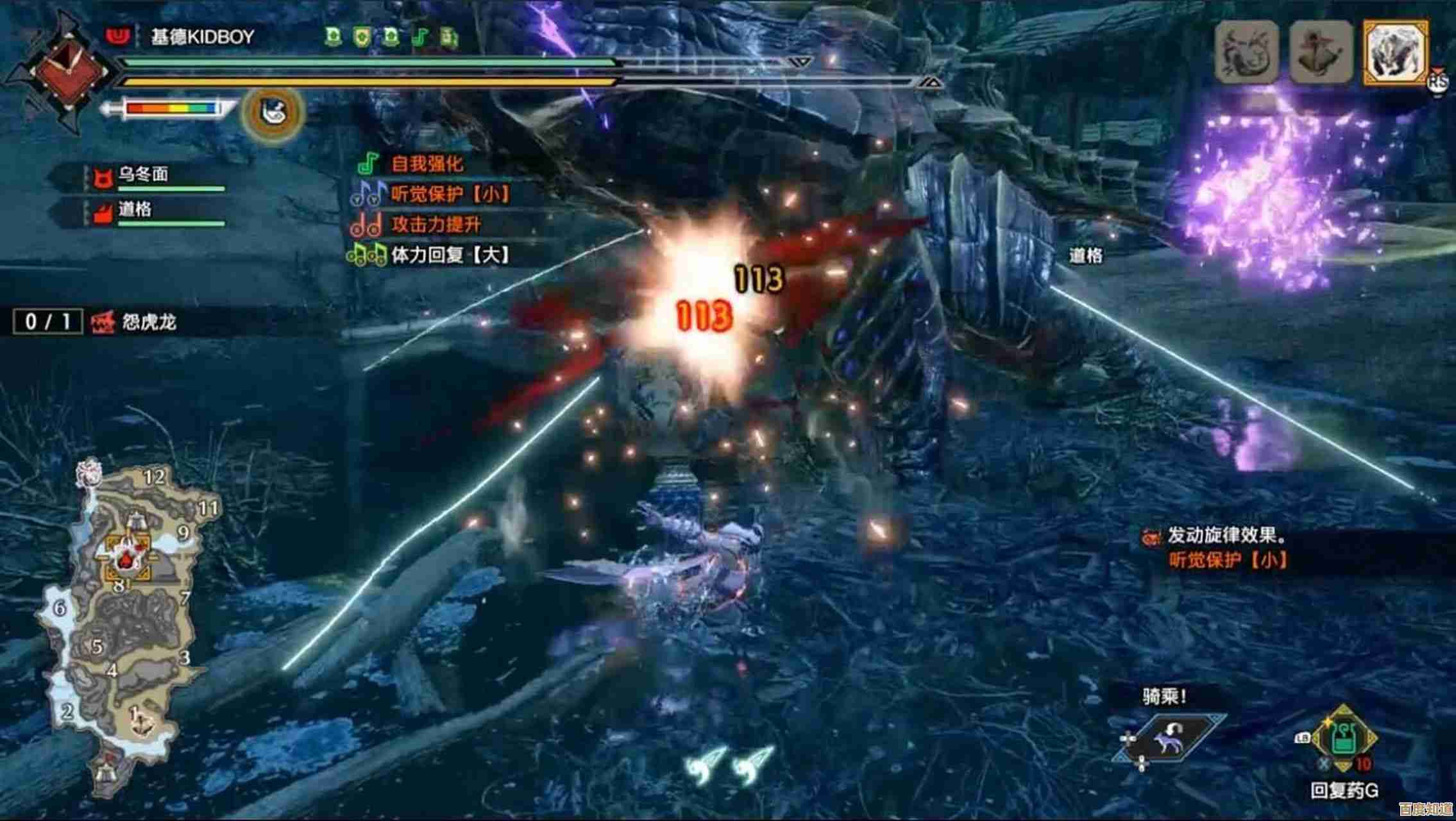The width and height of the screenshot is (1456, 821).
Task: Toggle the first green shield buff icon
Action: [x=332, y=37]
